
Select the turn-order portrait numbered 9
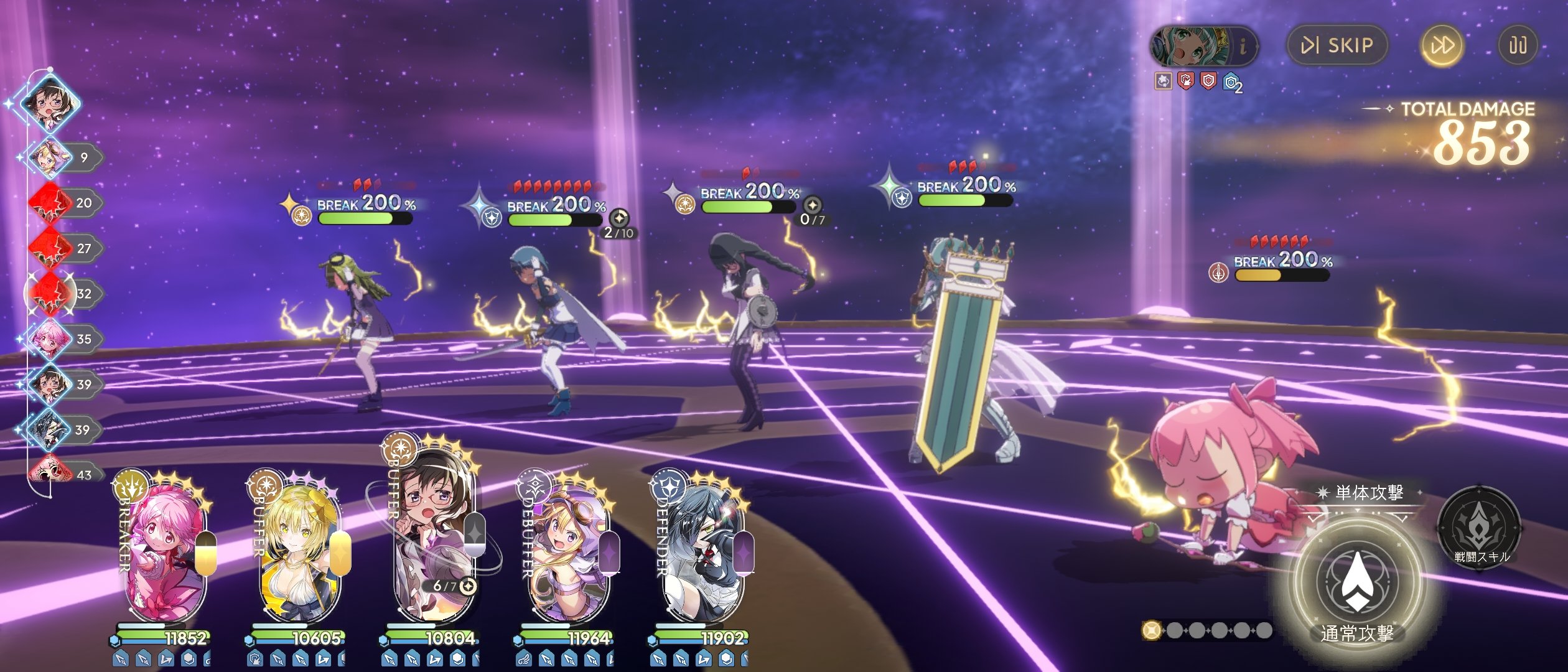51,157
